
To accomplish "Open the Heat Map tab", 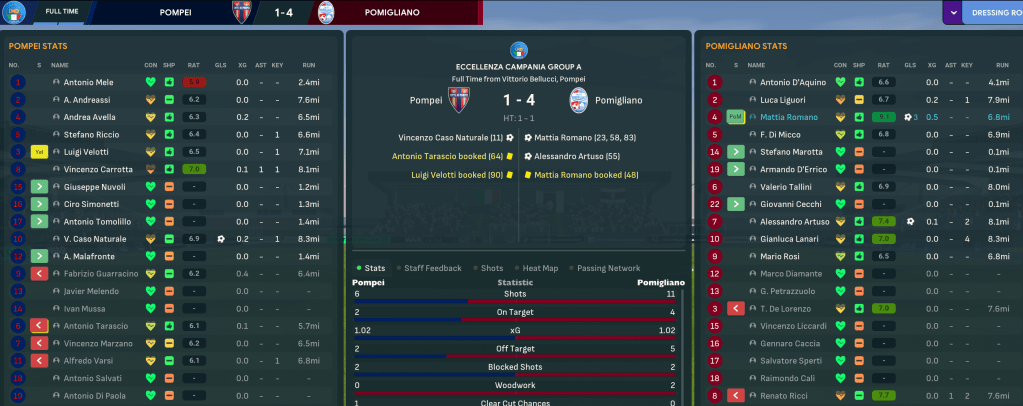I will [x=542, y=268].
